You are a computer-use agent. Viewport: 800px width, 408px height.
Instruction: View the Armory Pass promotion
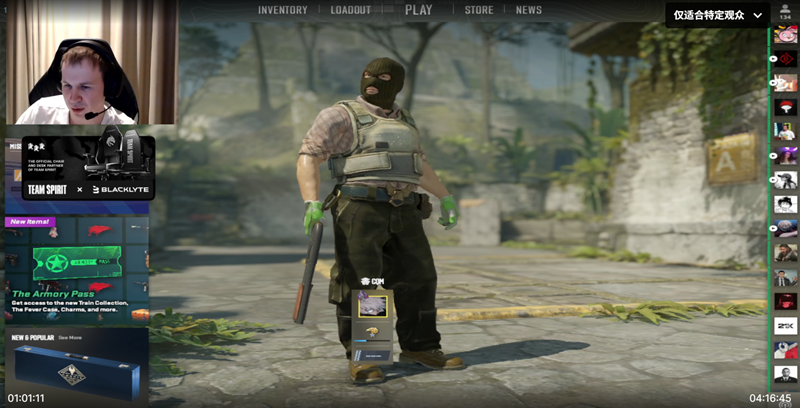click(76, 266)
